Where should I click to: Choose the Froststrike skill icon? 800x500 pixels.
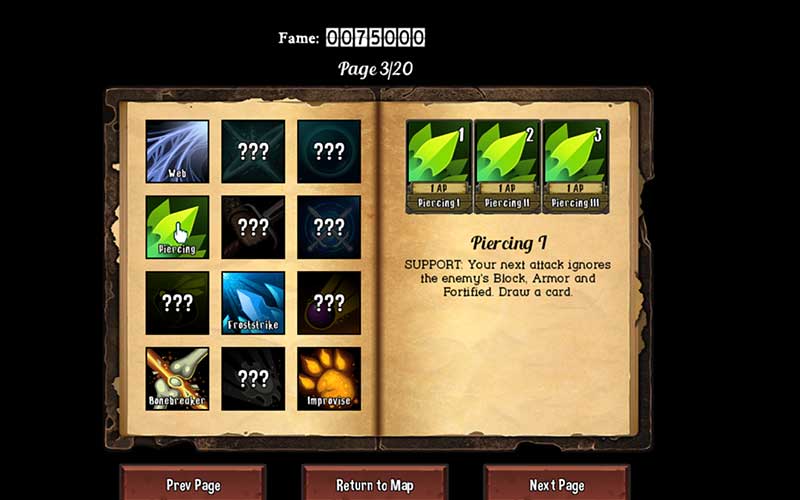[253, 302]
